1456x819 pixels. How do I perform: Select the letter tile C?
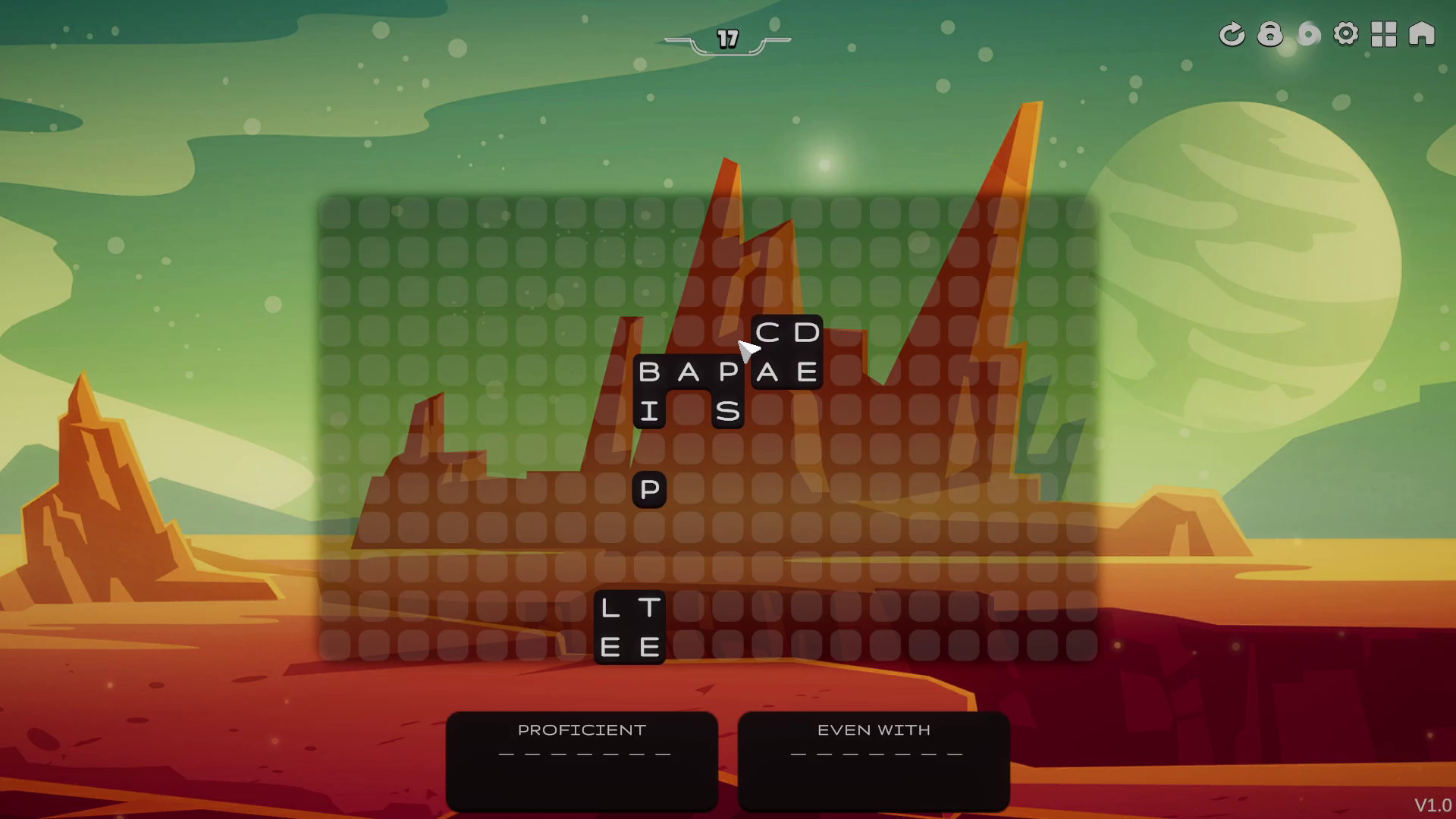(x=767, y=331)
